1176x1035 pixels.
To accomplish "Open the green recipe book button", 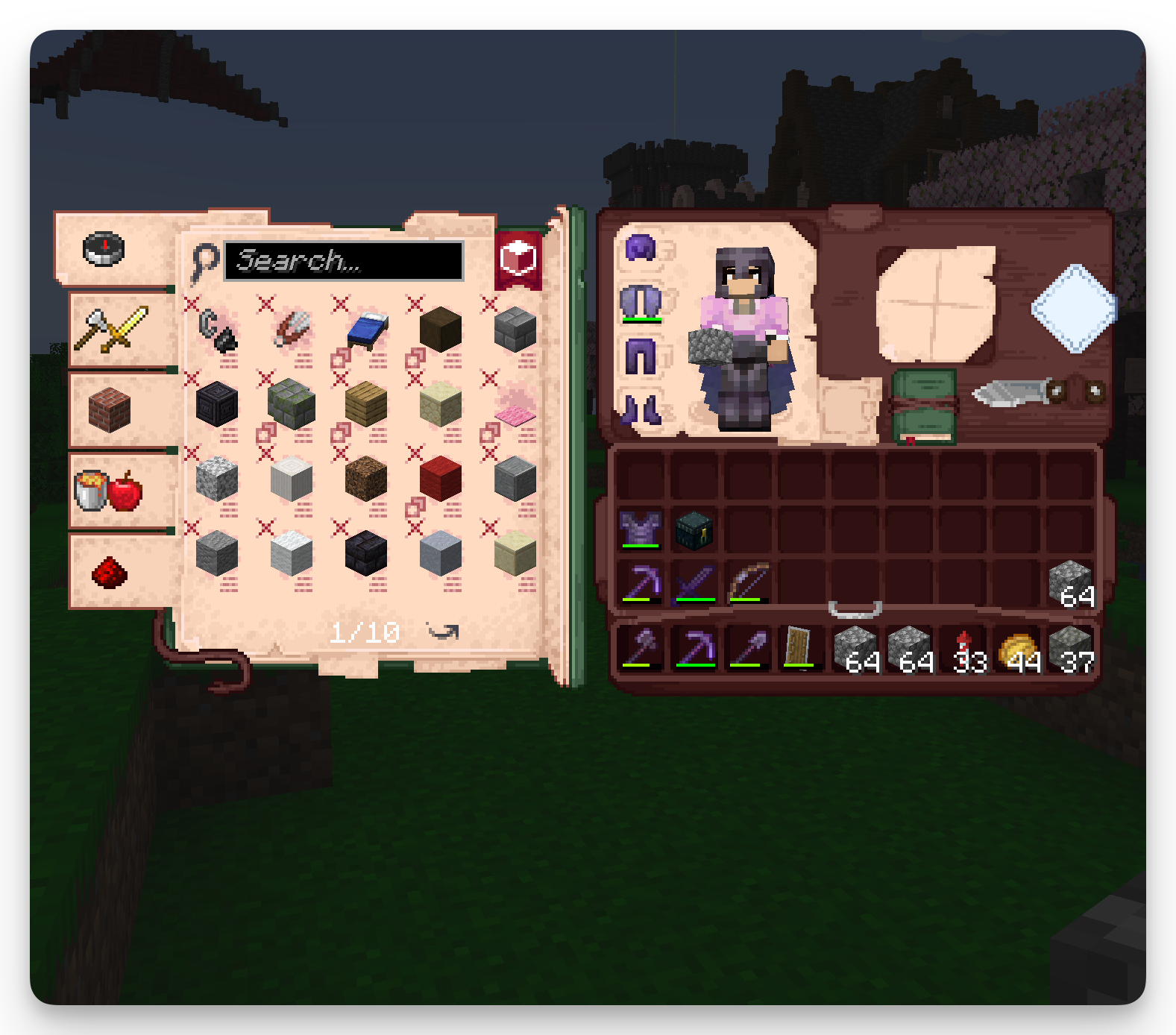I will pos(924,406).
